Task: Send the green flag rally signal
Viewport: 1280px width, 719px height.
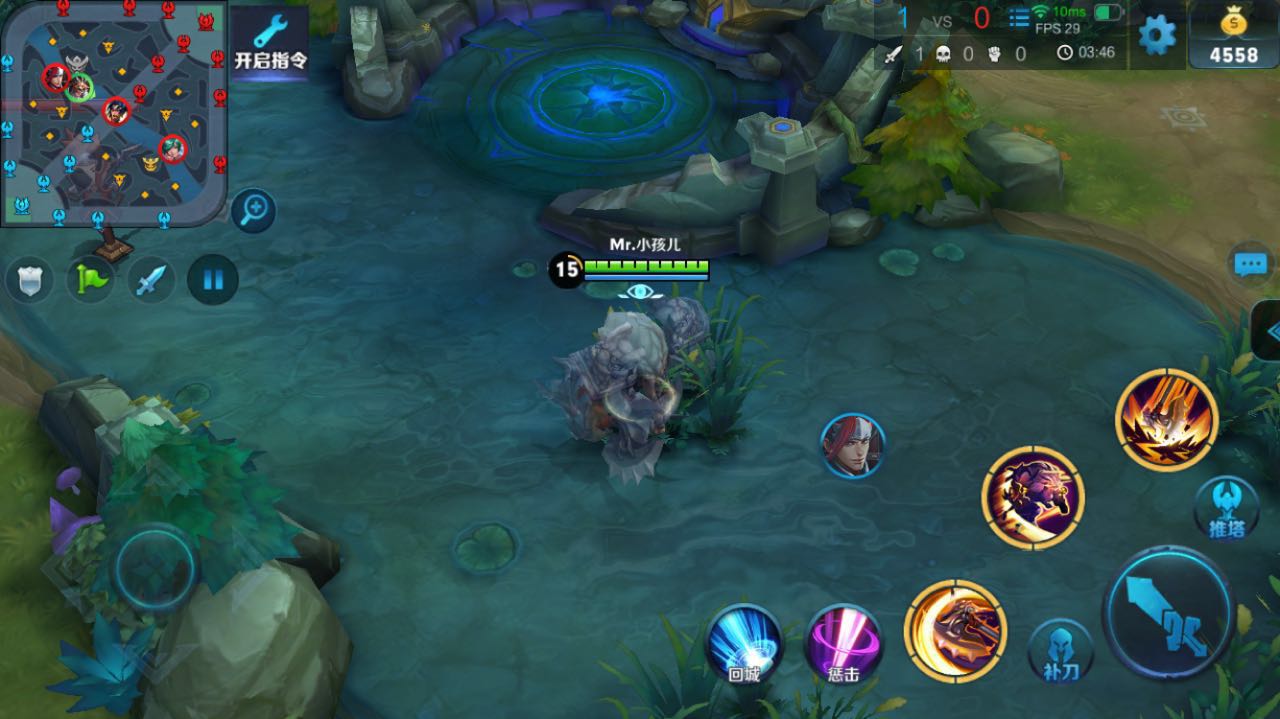Action: coord(91,279)
